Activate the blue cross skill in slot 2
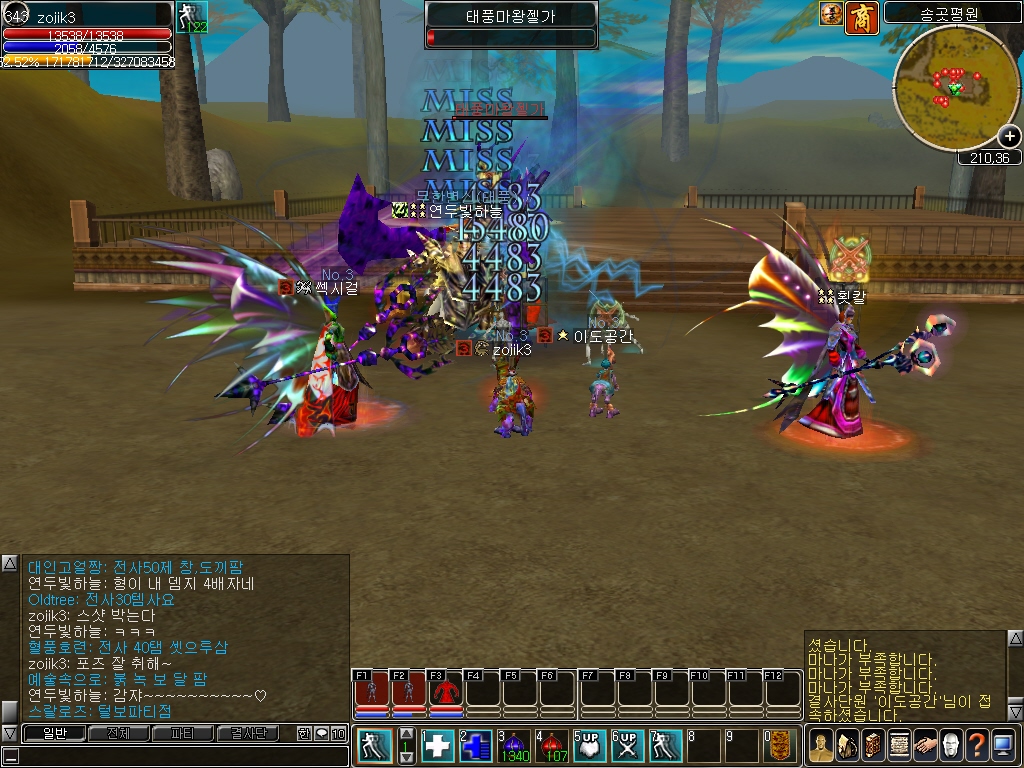Screen dimensions: 1024x768 click(477, 746)
